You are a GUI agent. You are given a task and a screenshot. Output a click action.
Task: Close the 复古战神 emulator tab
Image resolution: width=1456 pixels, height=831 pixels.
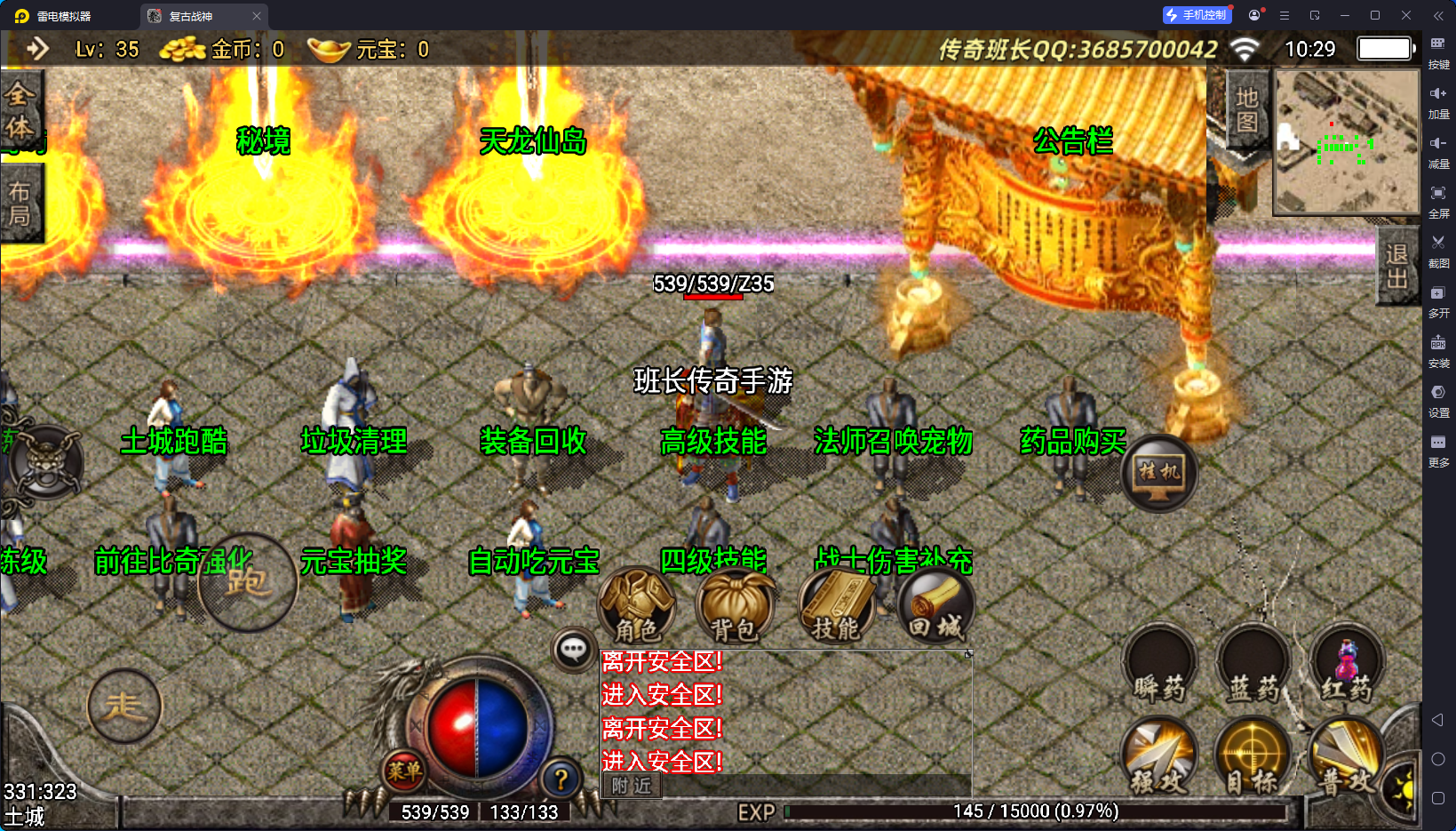tap(257, 16)
